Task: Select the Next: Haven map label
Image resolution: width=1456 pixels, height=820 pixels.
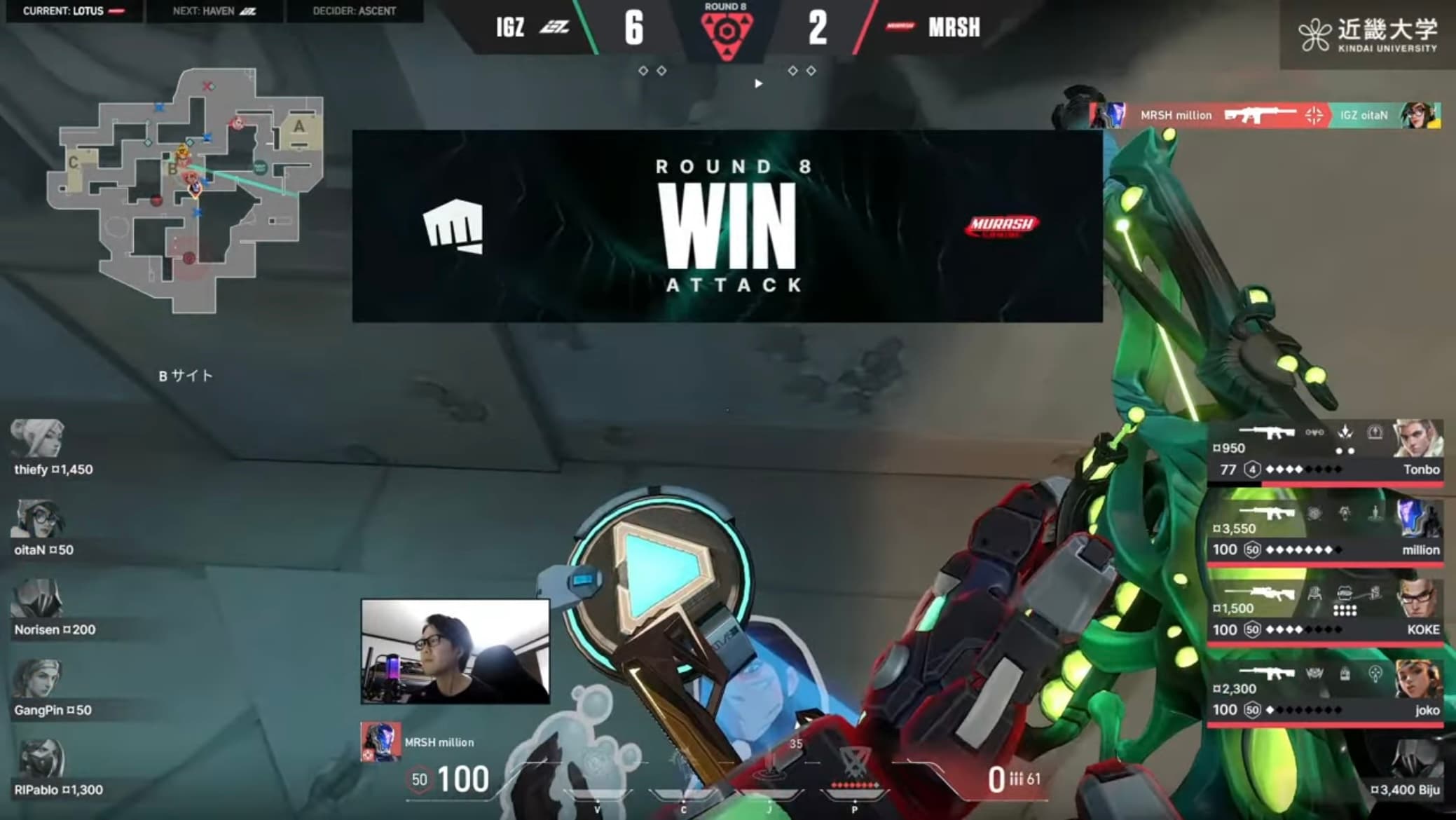Action: [214, 11]
